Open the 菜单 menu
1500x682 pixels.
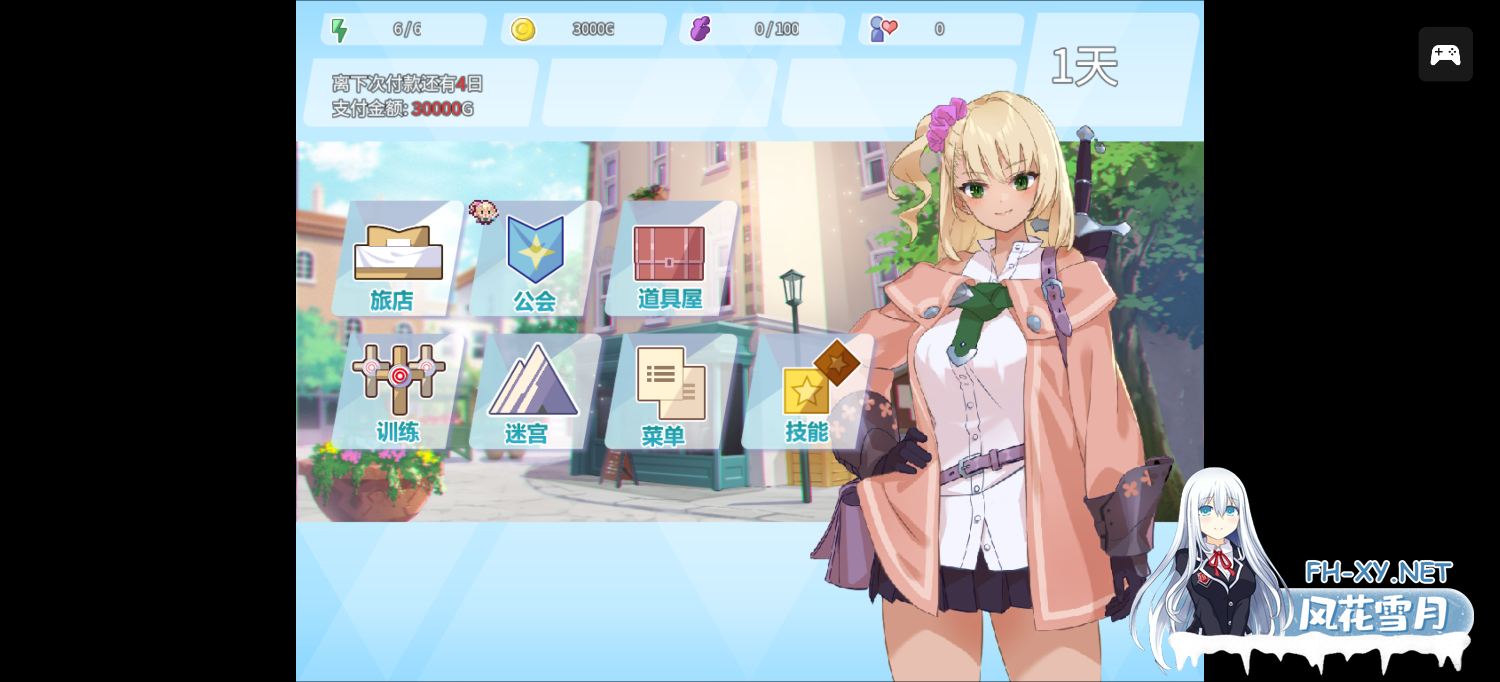click(669, 392)
